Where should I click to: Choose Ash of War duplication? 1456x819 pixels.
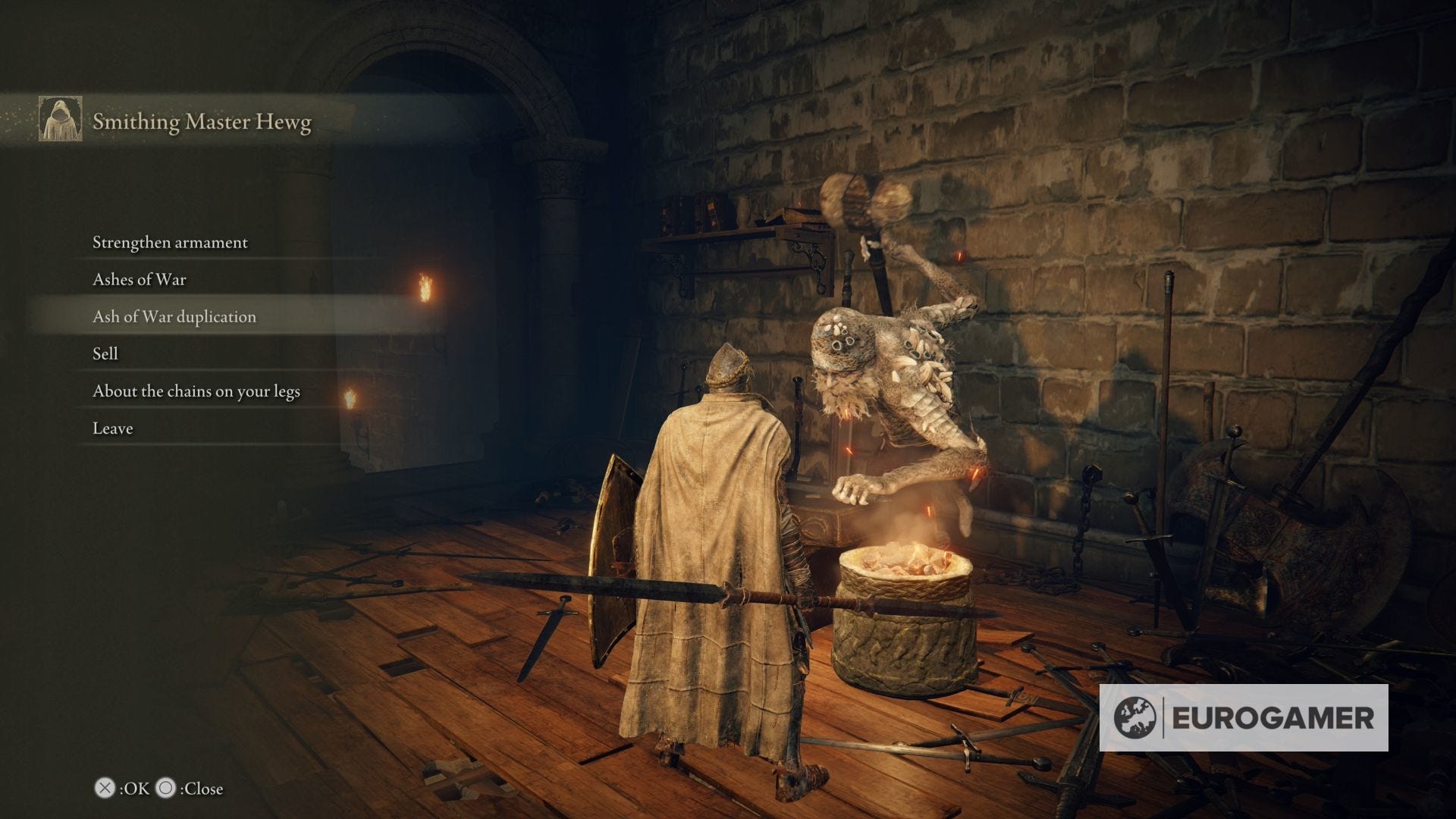click(x=174, y=317)
